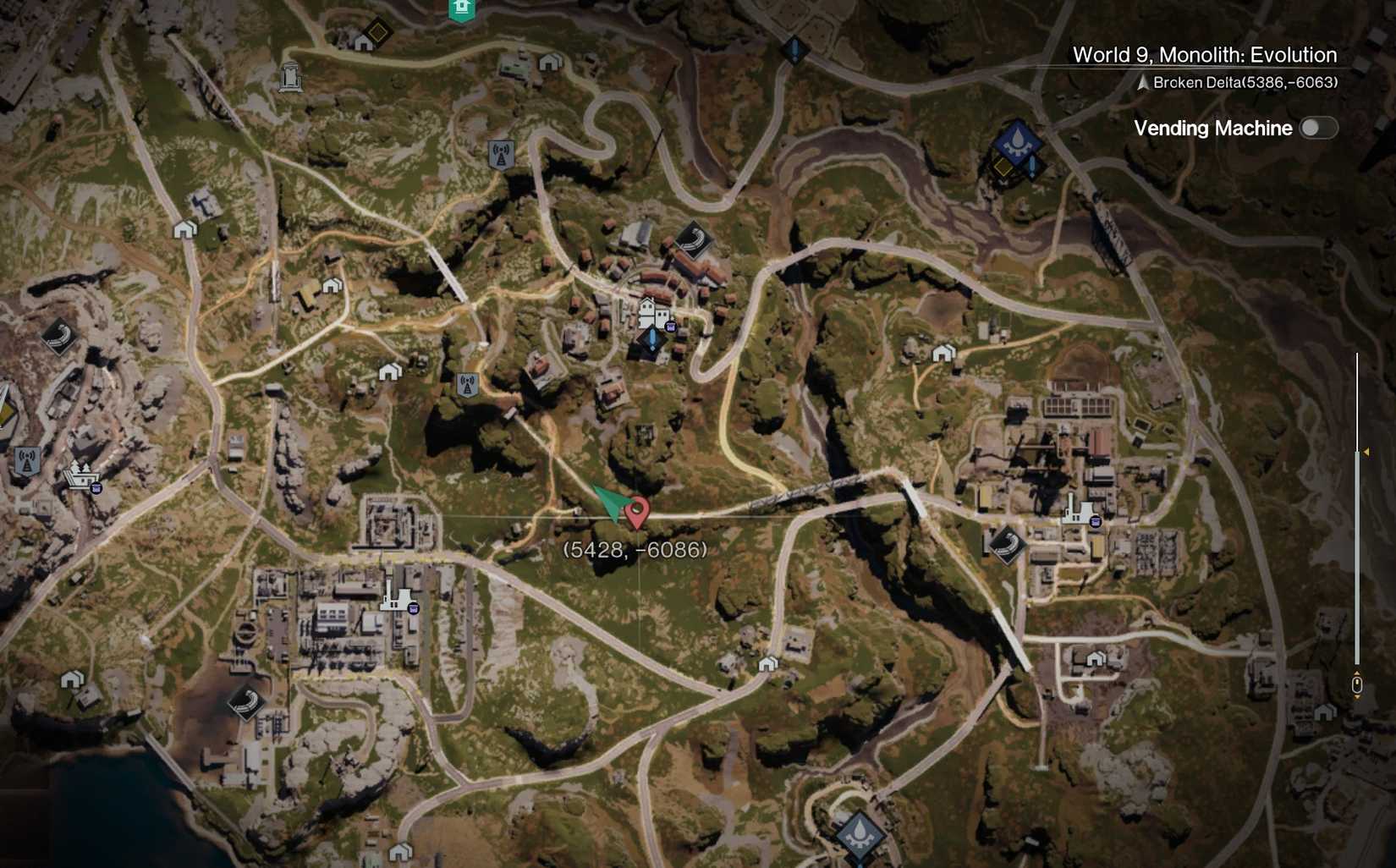Click the signal tower icon near map center
The height and width of the screenshot is (868, 1396).
point(467,383)
